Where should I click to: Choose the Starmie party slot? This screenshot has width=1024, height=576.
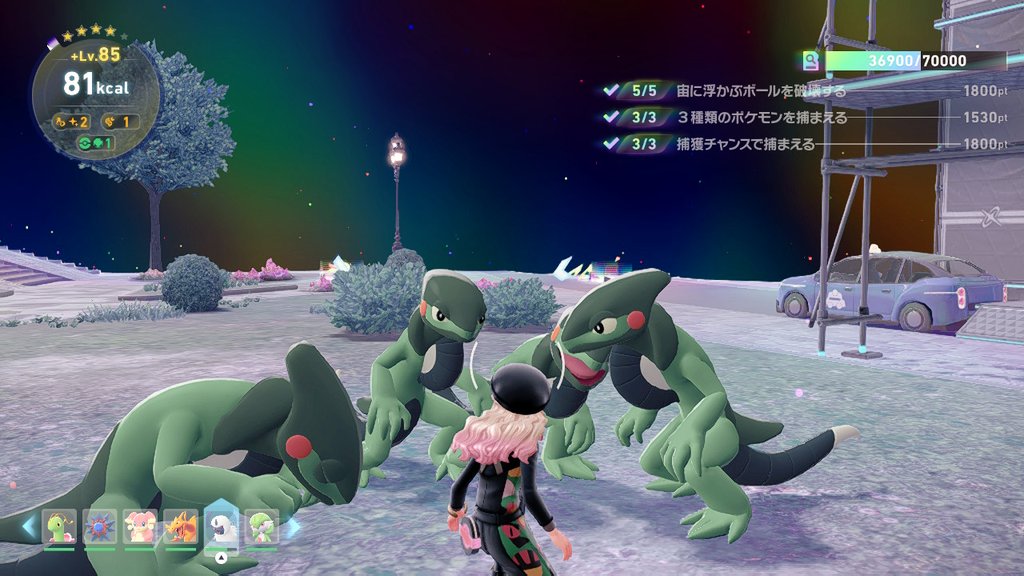[99, 528]
